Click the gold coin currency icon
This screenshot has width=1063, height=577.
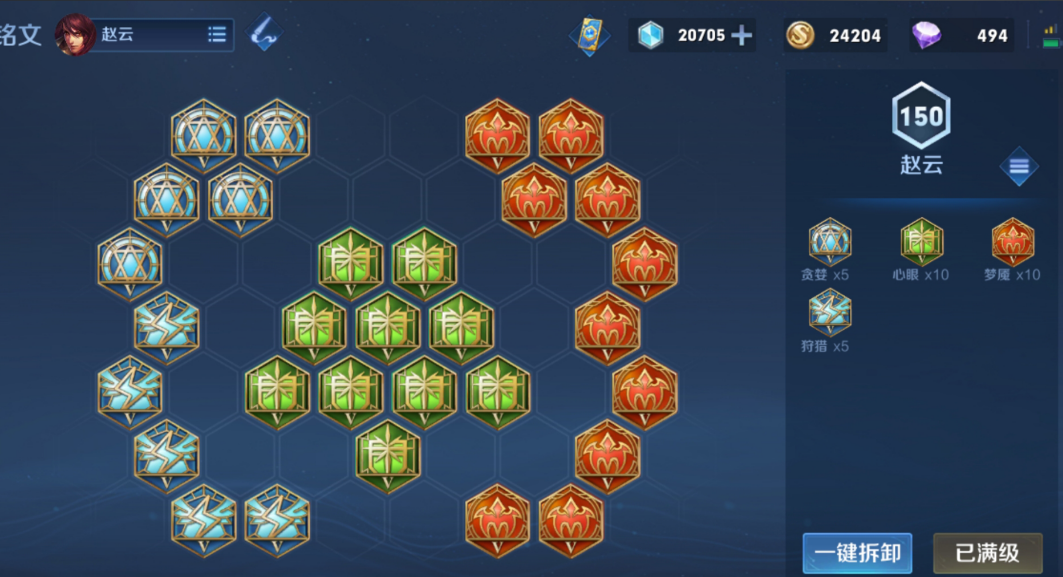point(799,36)
